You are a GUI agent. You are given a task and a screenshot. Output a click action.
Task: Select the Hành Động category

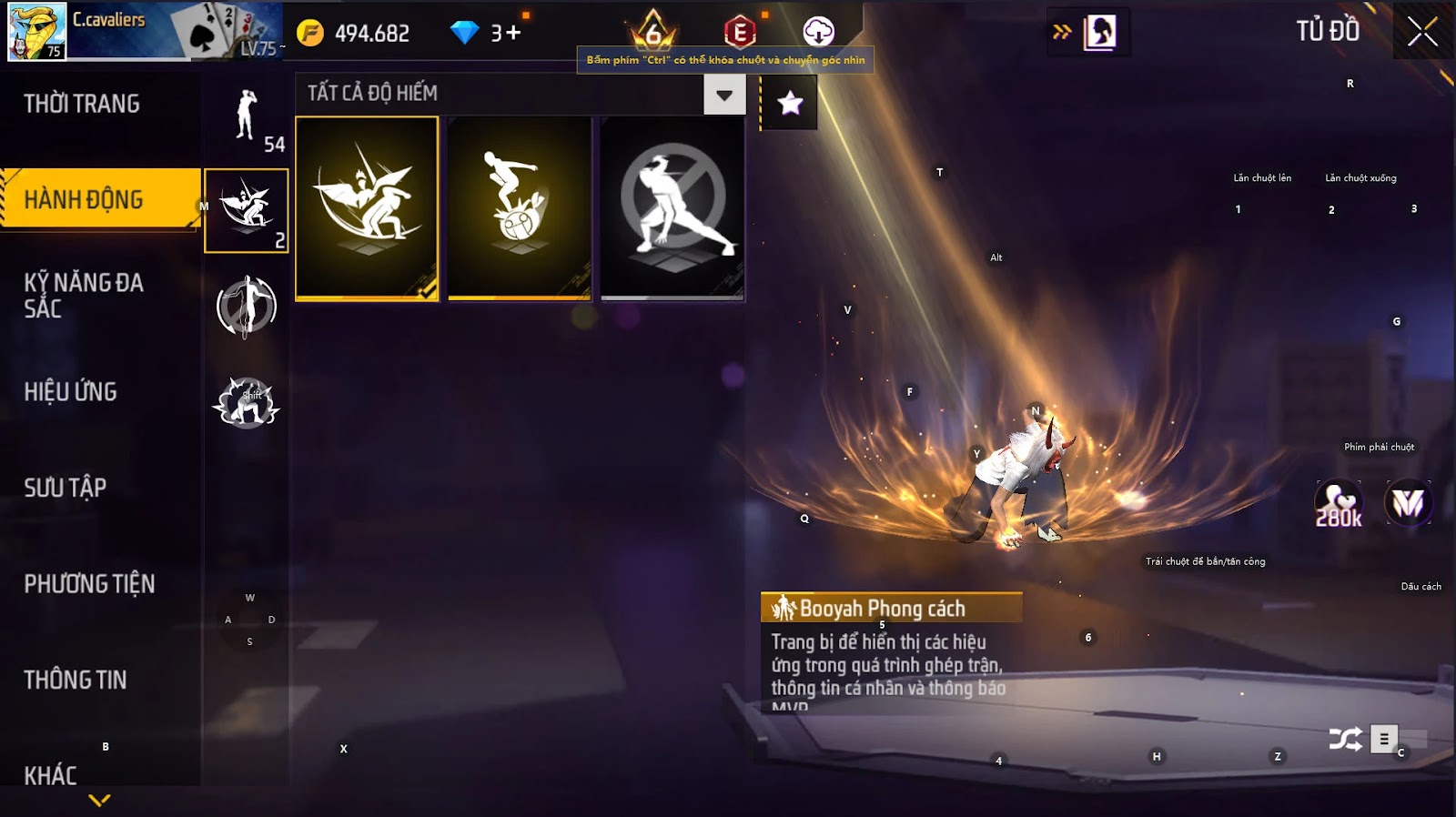click(x=84, y=199)
